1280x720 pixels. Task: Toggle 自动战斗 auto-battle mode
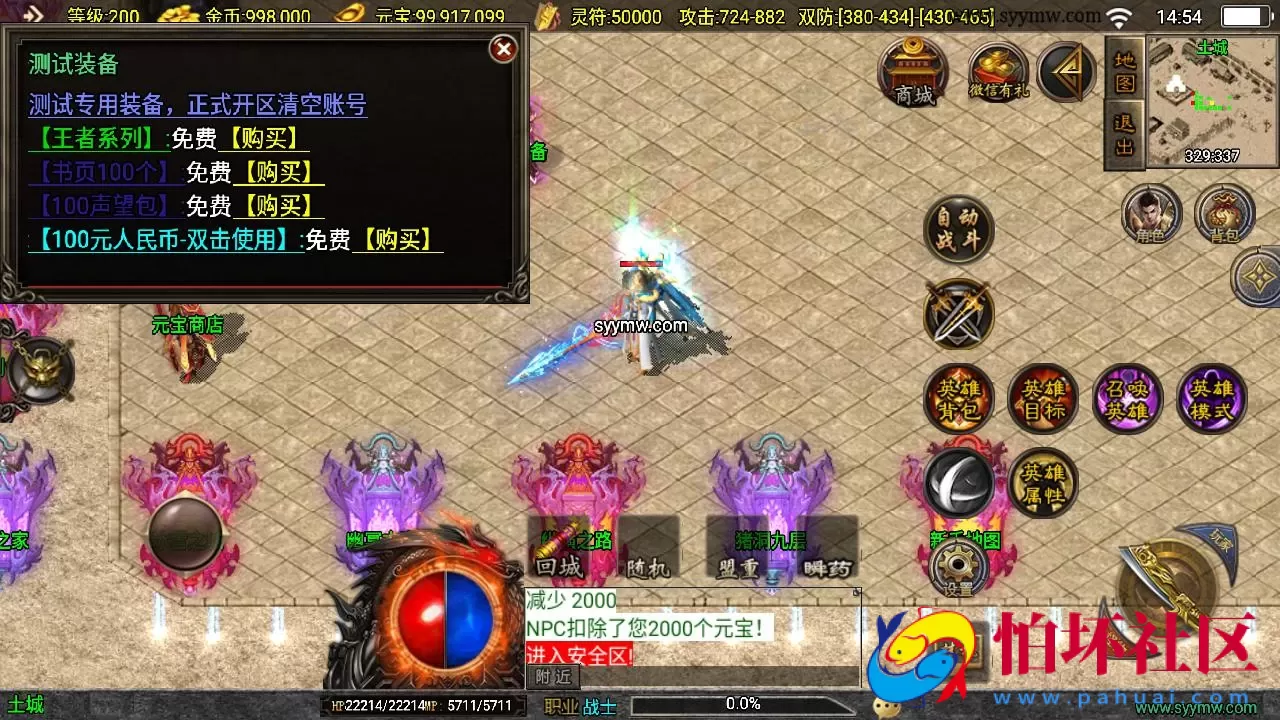click(957, 228)
